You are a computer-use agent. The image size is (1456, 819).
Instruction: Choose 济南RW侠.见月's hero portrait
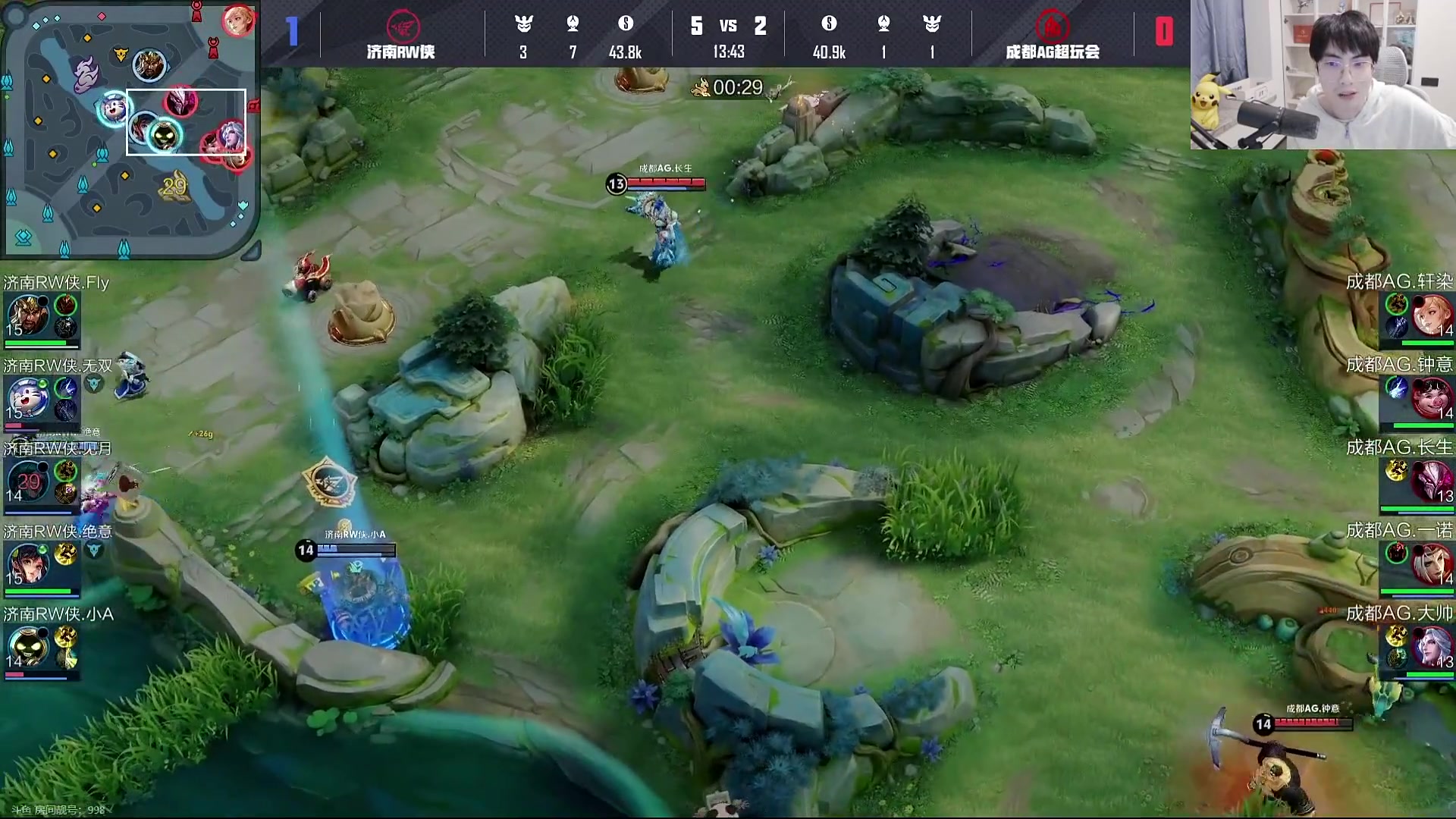[27, 482]
